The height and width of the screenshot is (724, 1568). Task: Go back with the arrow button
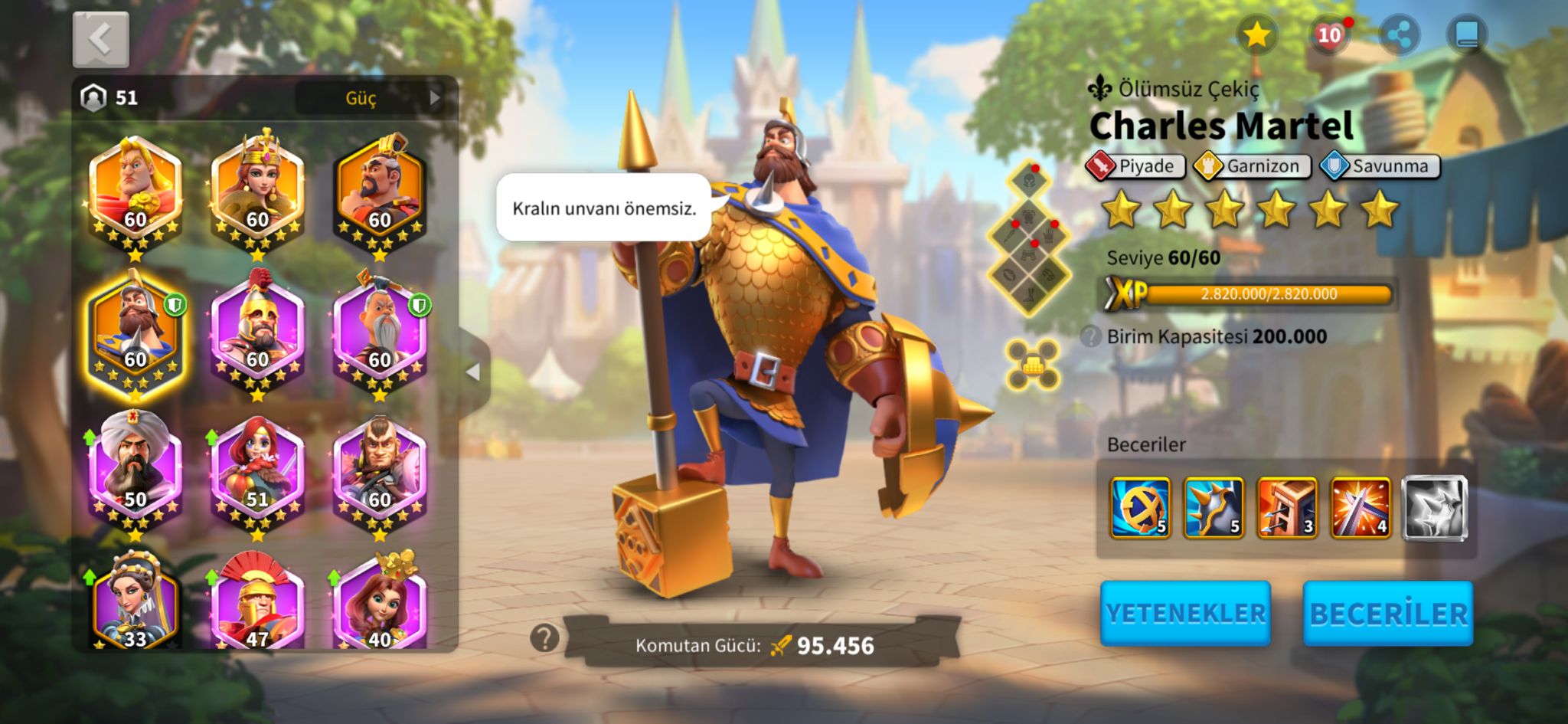pos(101,39)
